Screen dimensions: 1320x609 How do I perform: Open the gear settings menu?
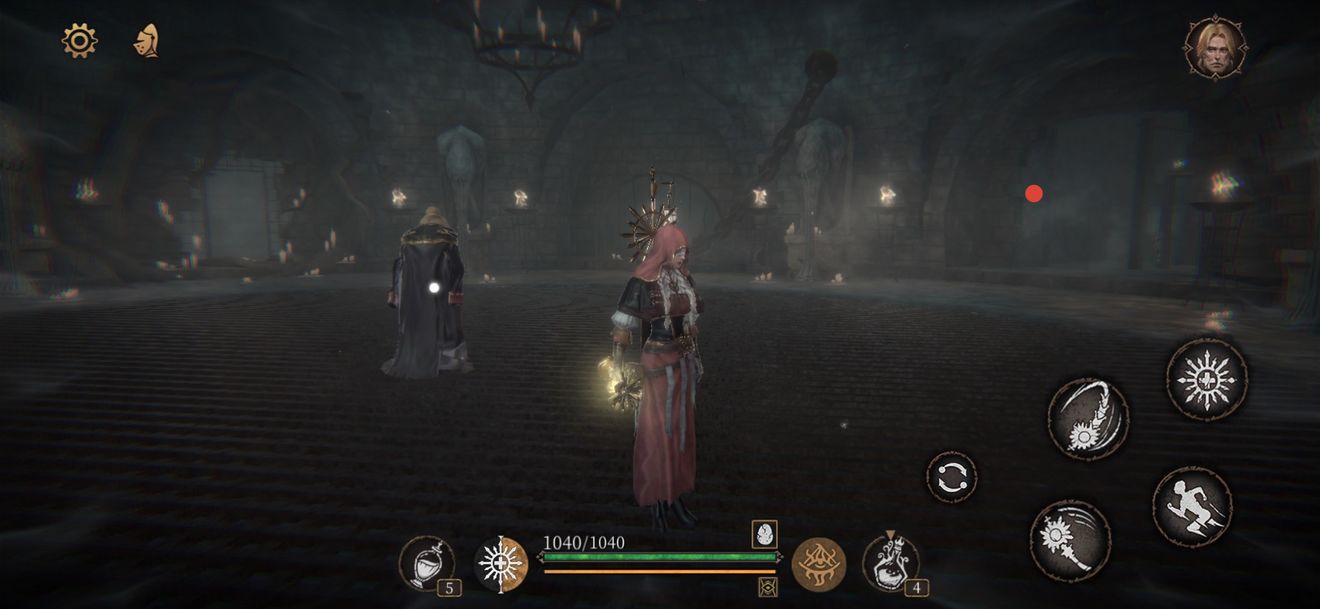point(79,40)
